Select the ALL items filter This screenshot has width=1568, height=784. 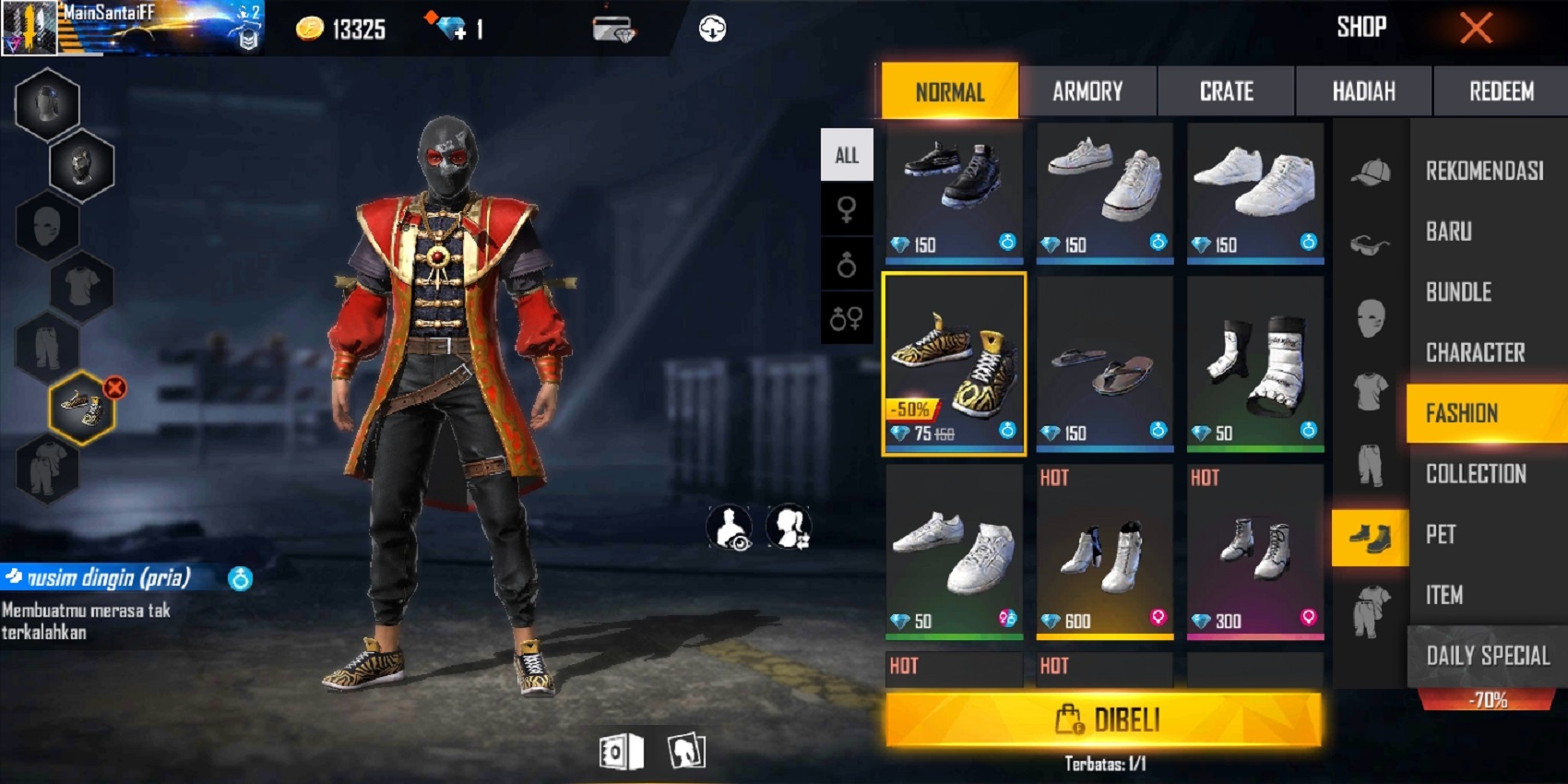[x=847, y=154]
